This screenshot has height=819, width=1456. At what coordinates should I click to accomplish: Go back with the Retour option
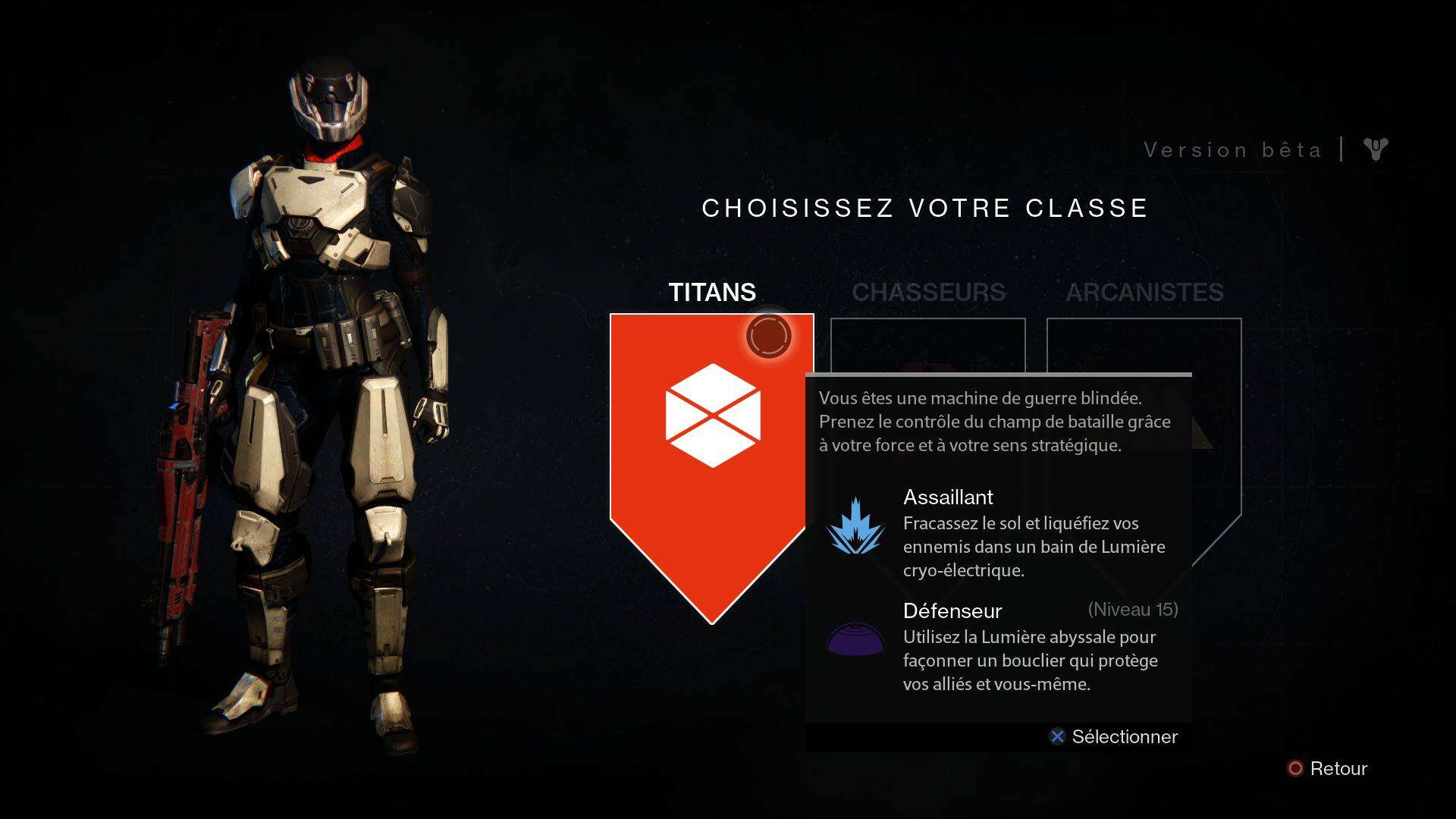point(1328,768)
